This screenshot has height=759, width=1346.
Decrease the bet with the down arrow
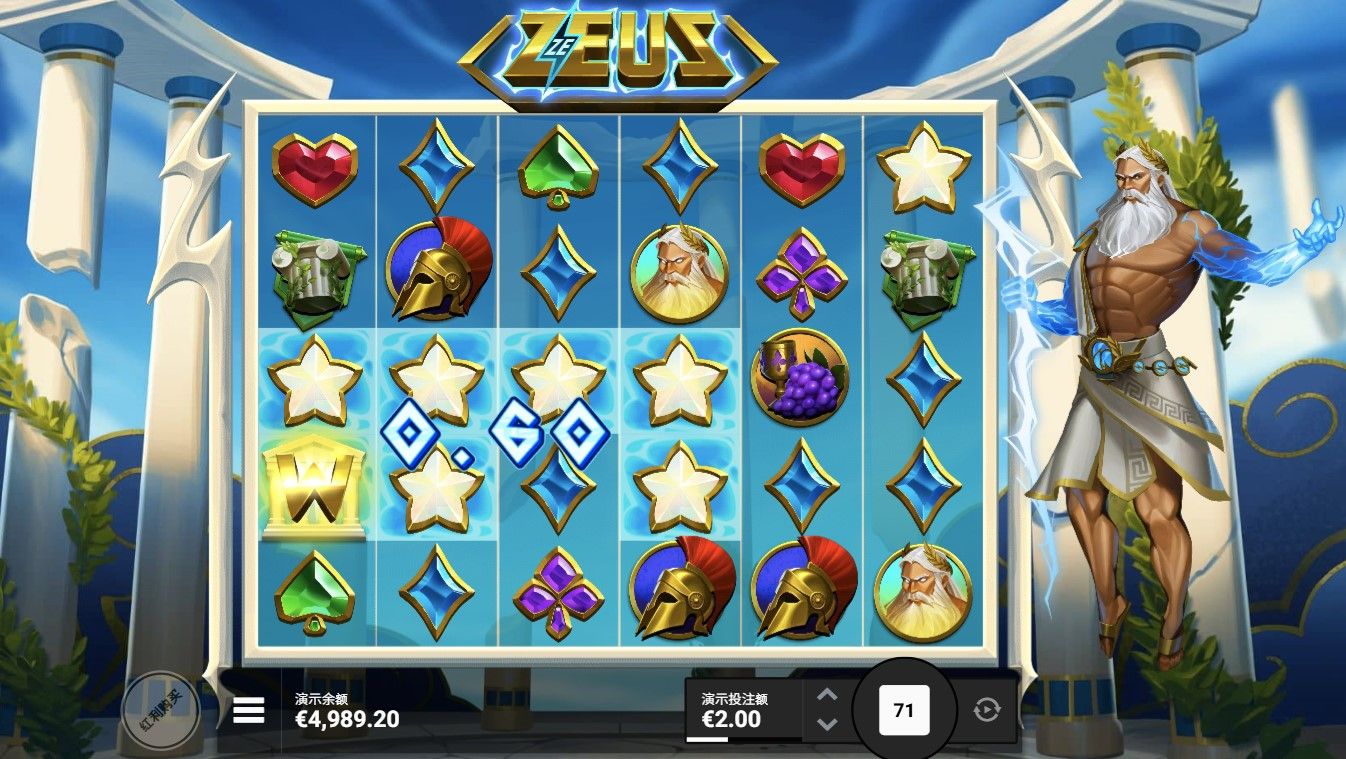827,723
